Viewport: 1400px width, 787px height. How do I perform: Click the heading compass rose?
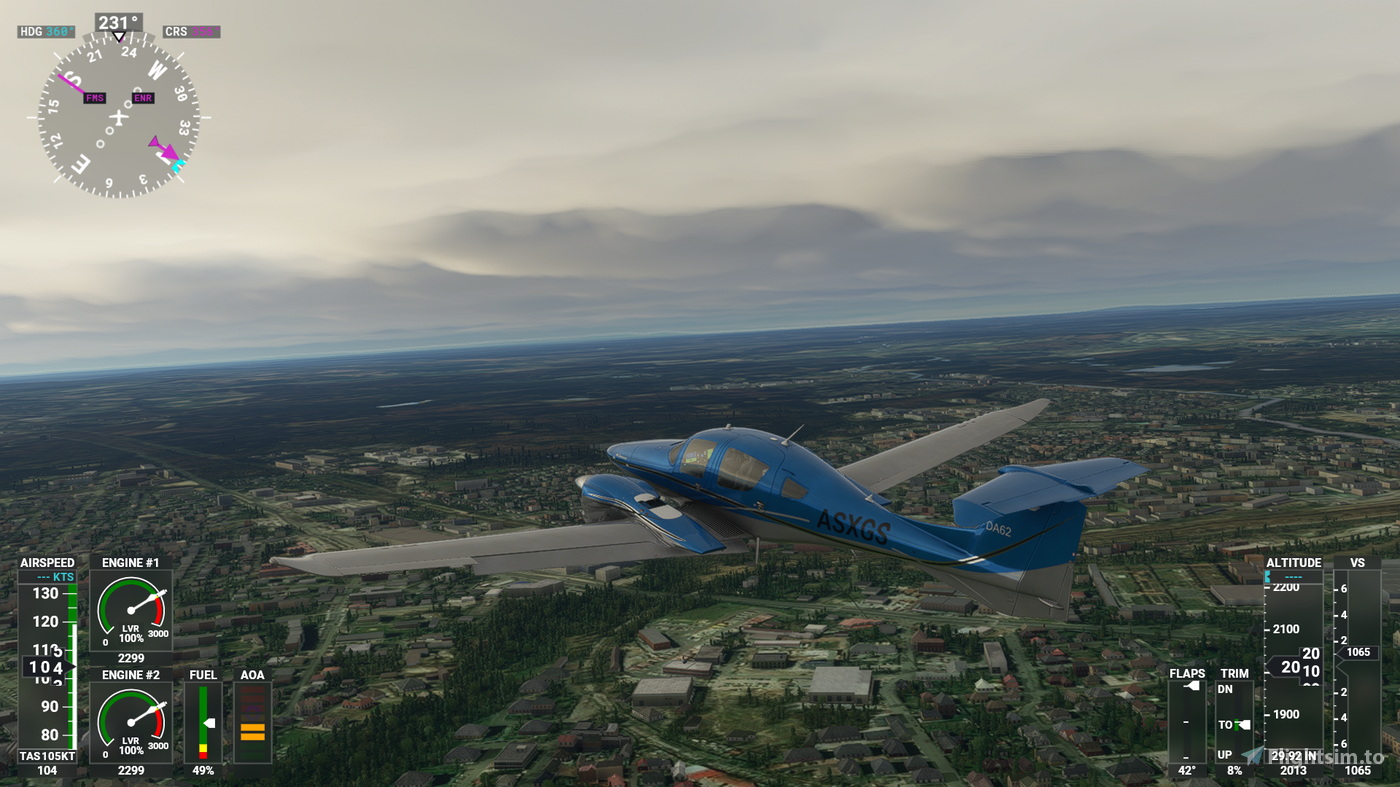pyautogui.click(x=119, y=115)
